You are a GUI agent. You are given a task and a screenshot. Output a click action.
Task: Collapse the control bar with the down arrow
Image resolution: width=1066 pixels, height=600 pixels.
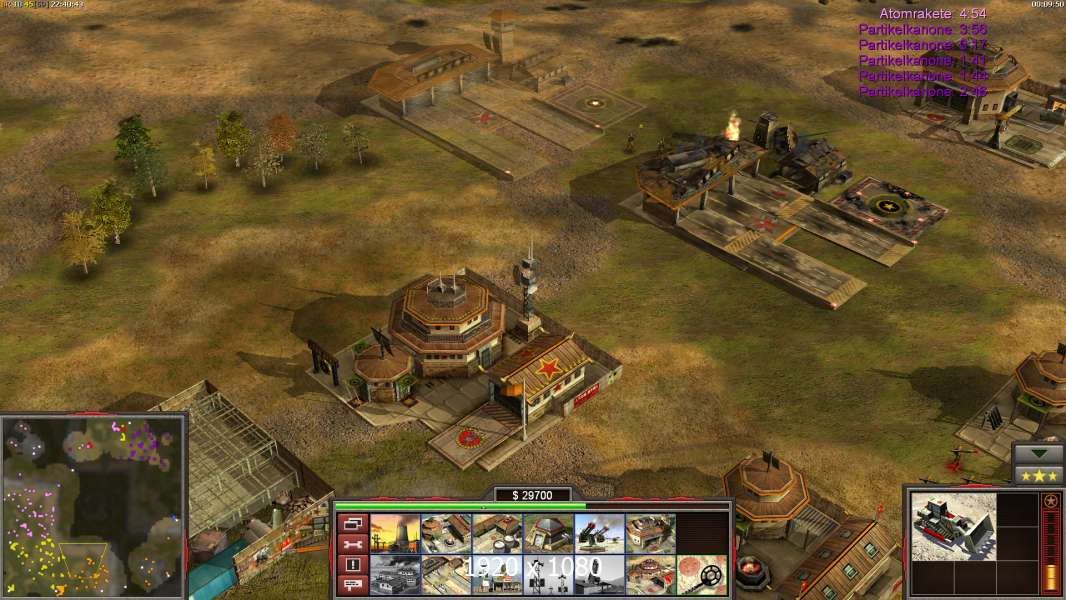[x=1037, y=454]
